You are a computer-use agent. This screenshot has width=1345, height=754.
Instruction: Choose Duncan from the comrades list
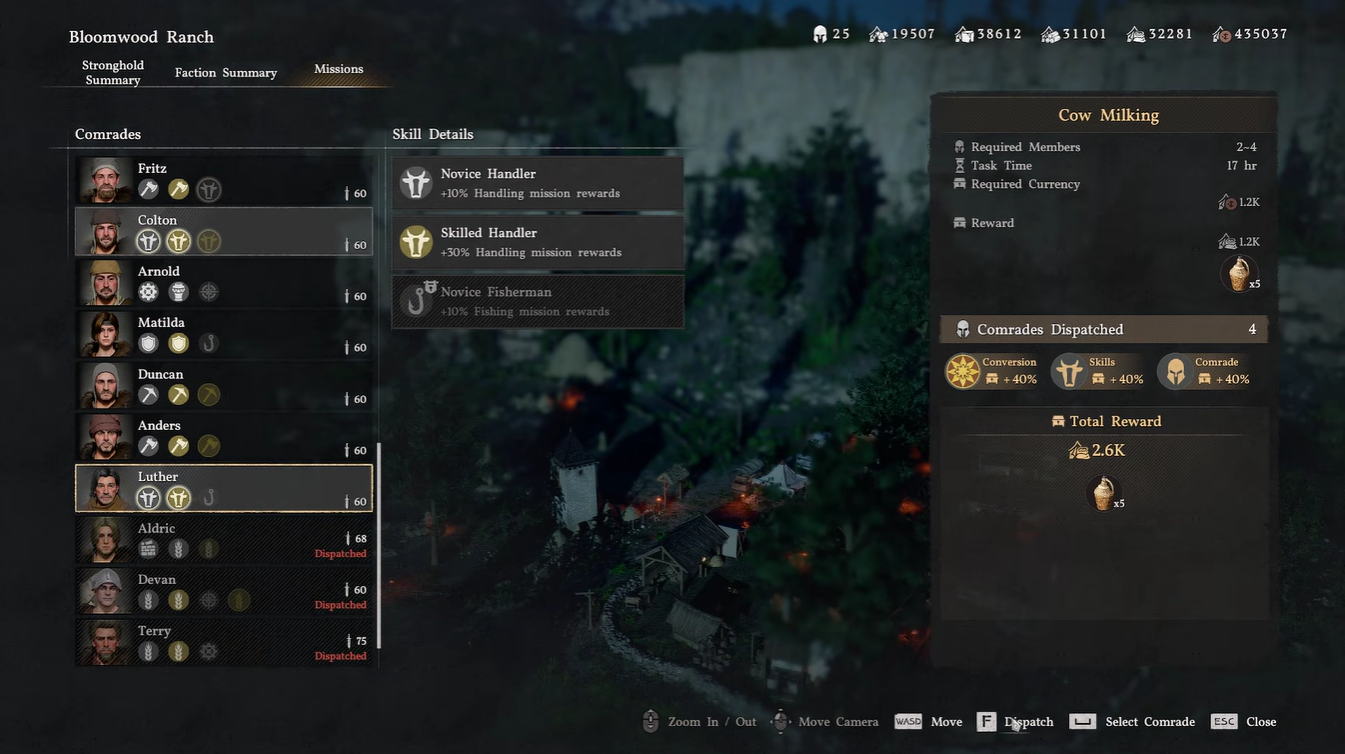[x=224, y=386]
